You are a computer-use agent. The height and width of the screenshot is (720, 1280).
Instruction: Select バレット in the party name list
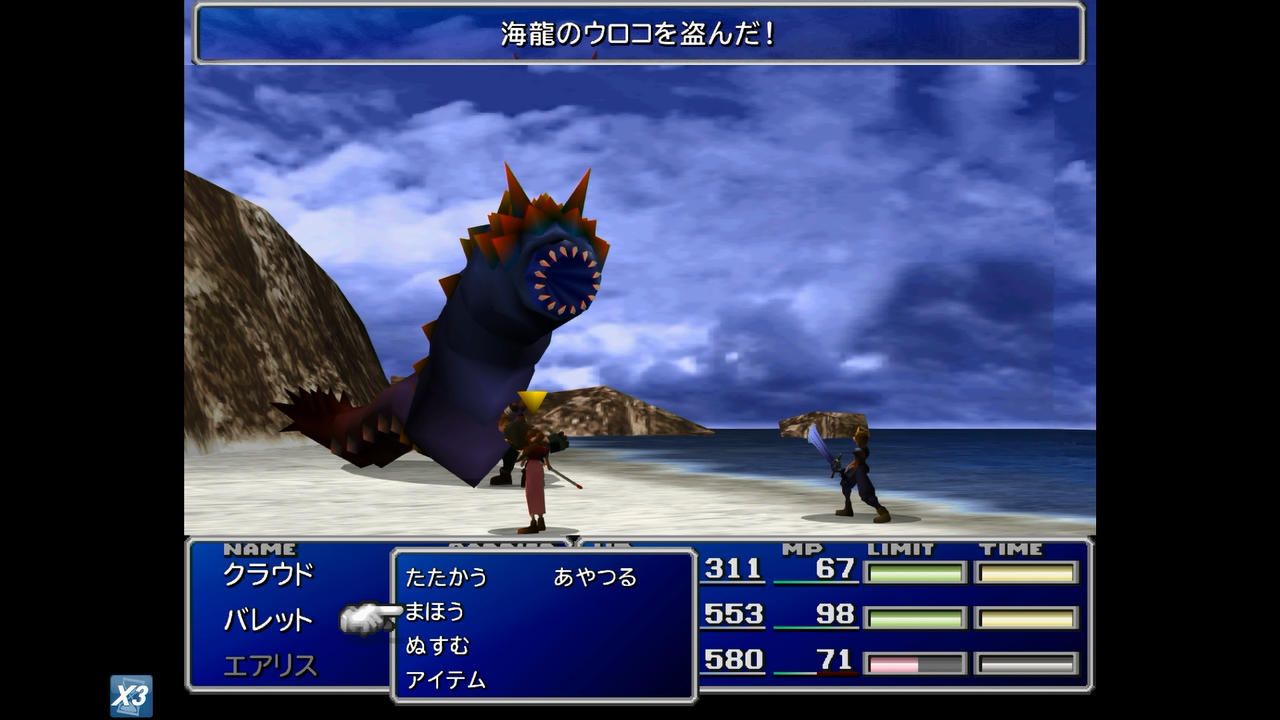268,620
